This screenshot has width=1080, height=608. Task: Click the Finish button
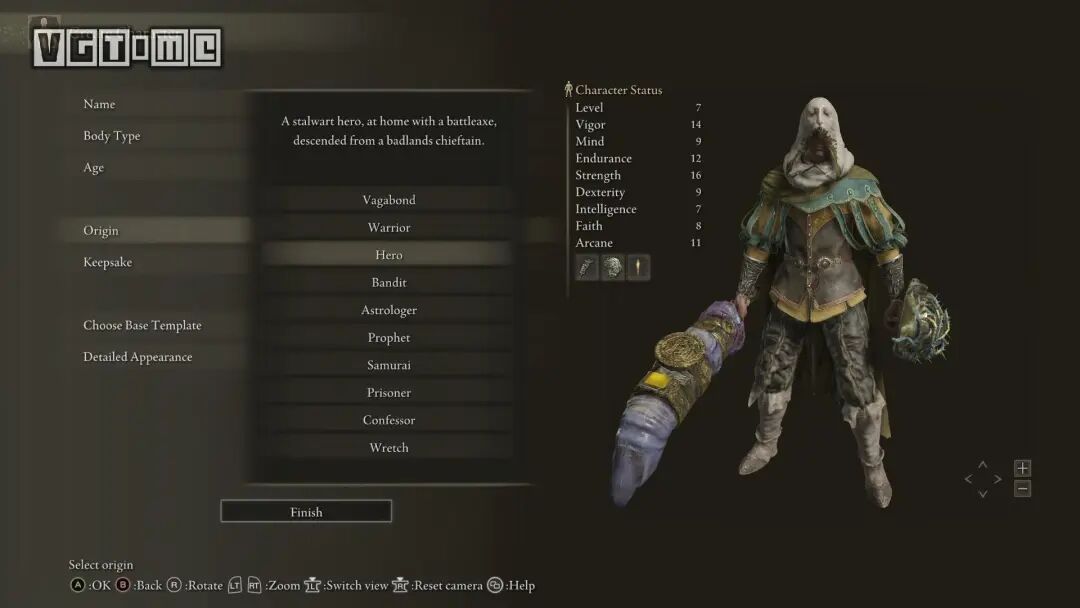point(306,512)
